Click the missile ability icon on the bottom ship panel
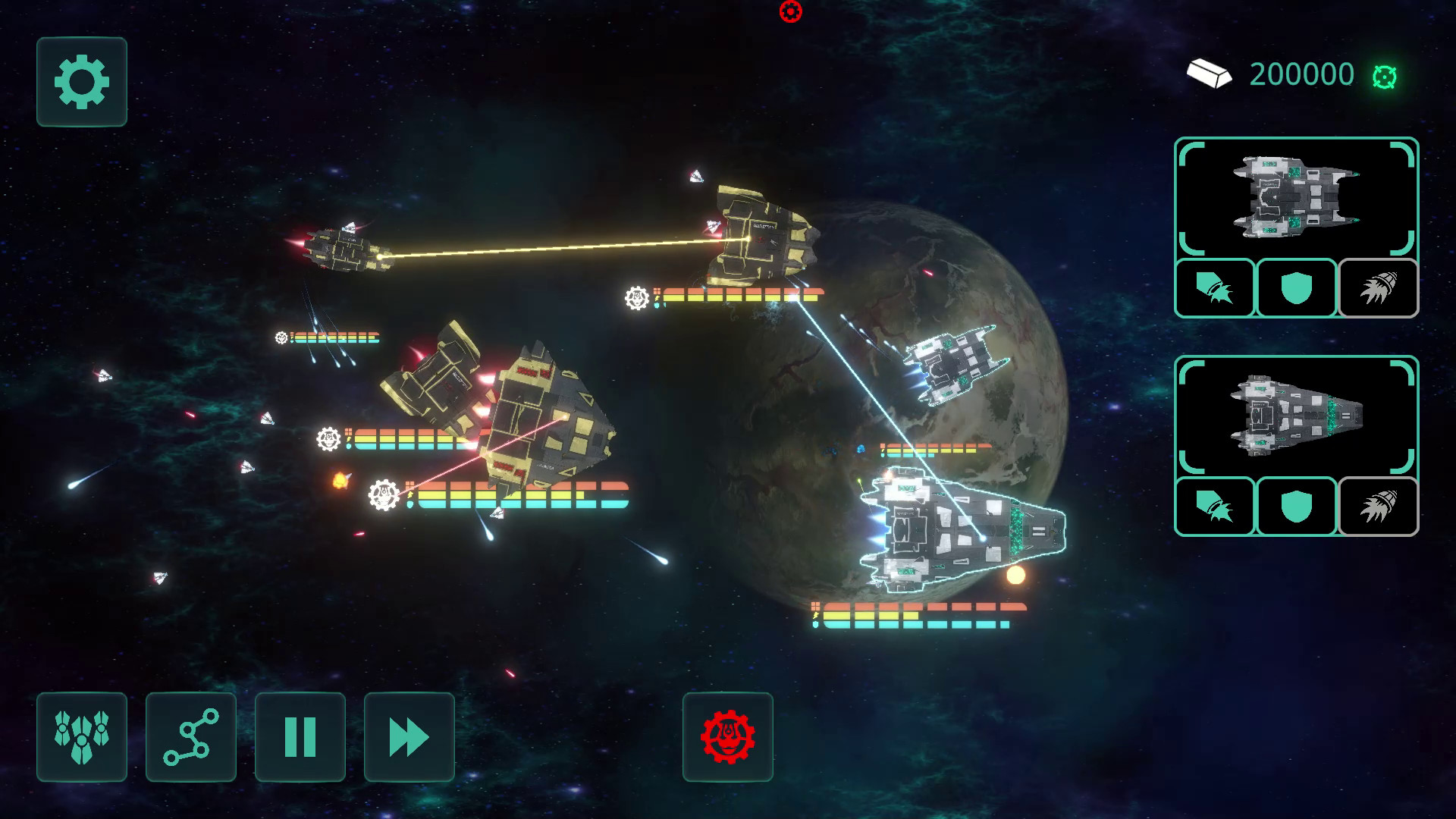 click(x=1214, y=507)
